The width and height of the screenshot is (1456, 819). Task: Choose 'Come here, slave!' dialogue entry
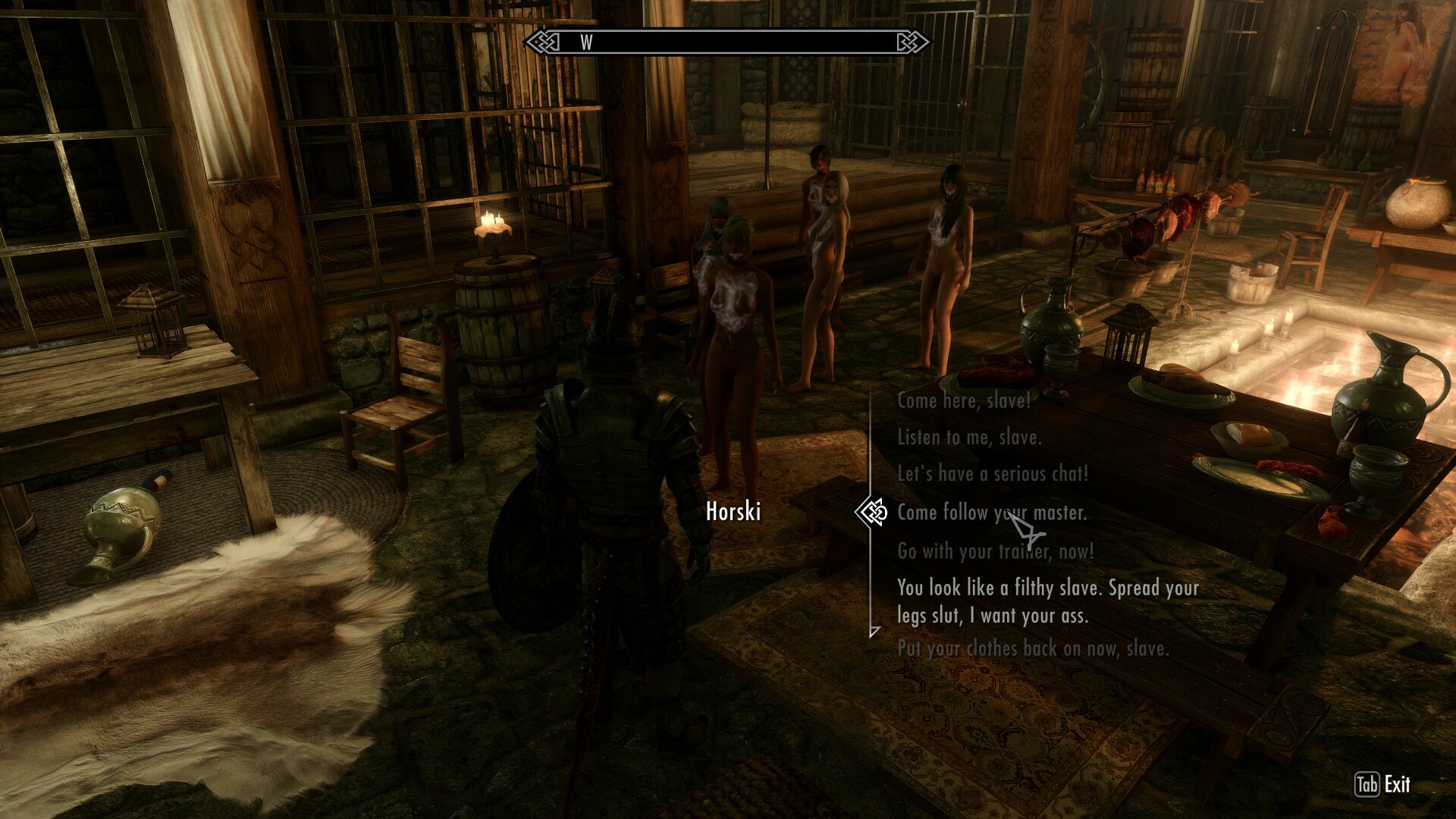tap(962, 403)
